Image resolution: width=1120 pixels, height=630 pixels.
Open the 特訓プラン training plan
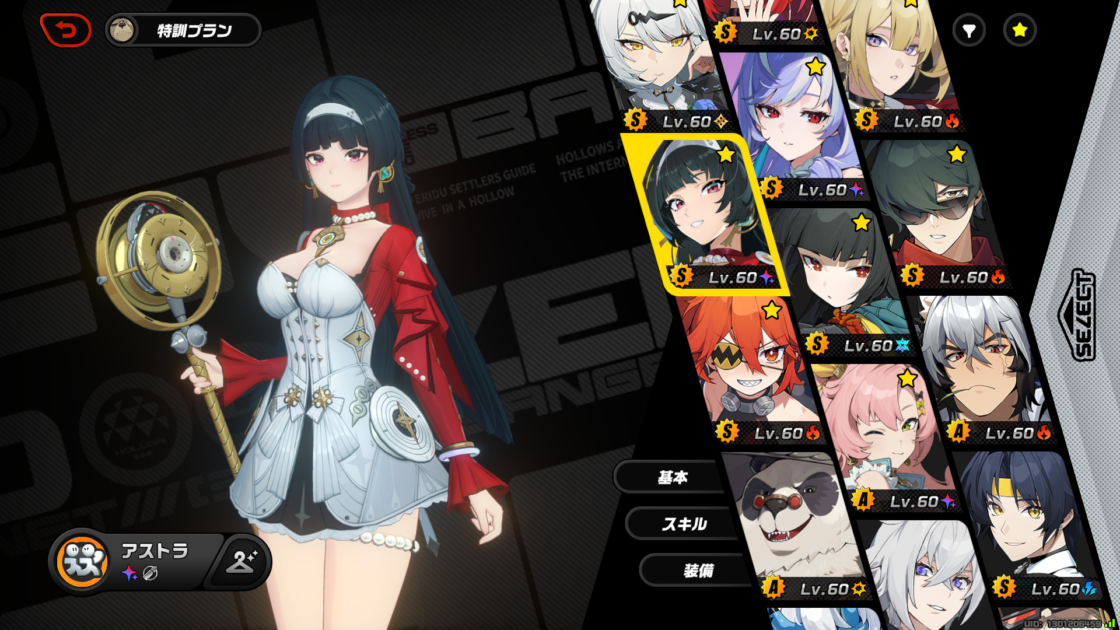click(182, 30)
